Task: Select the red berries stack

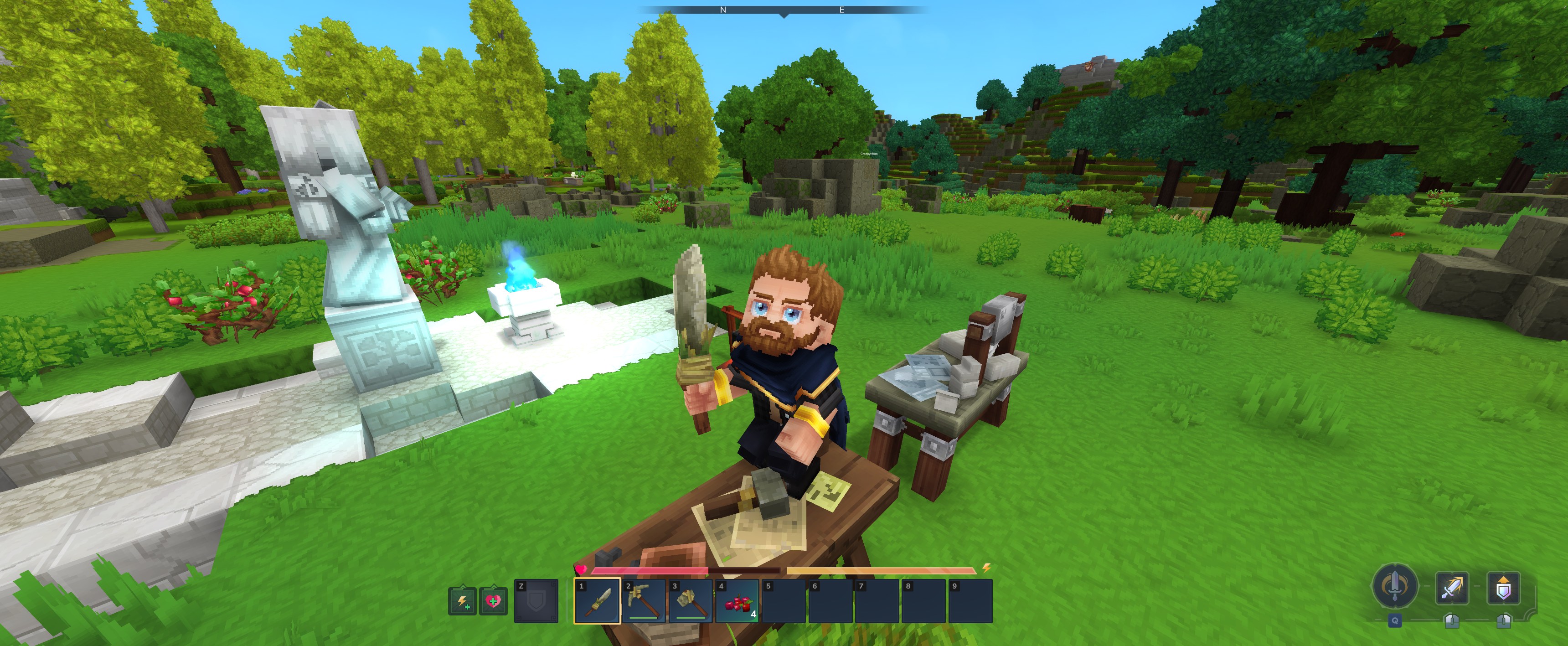Action: tap(738, 601)
